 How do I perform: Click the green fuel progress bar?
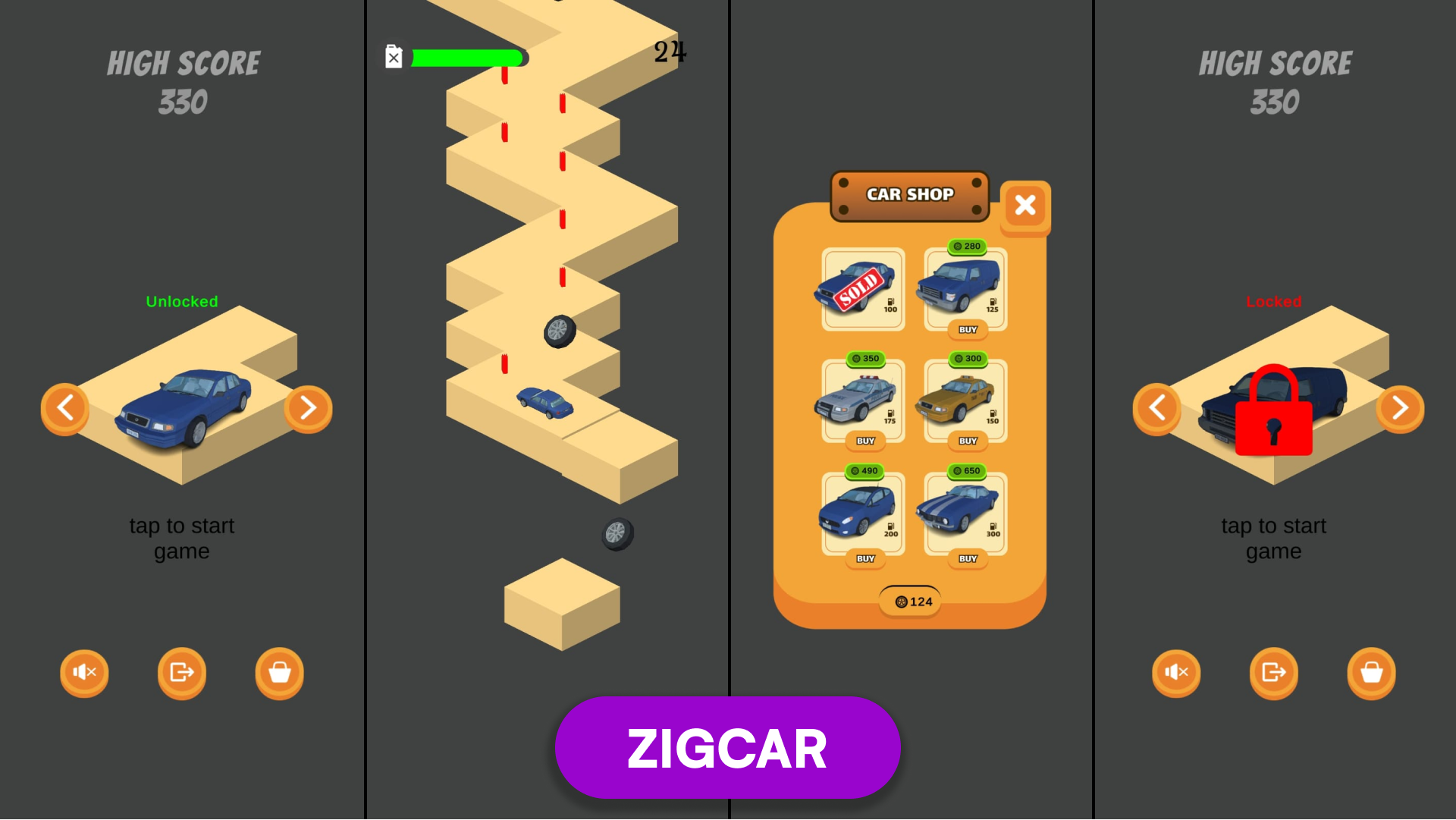(466, 56)
